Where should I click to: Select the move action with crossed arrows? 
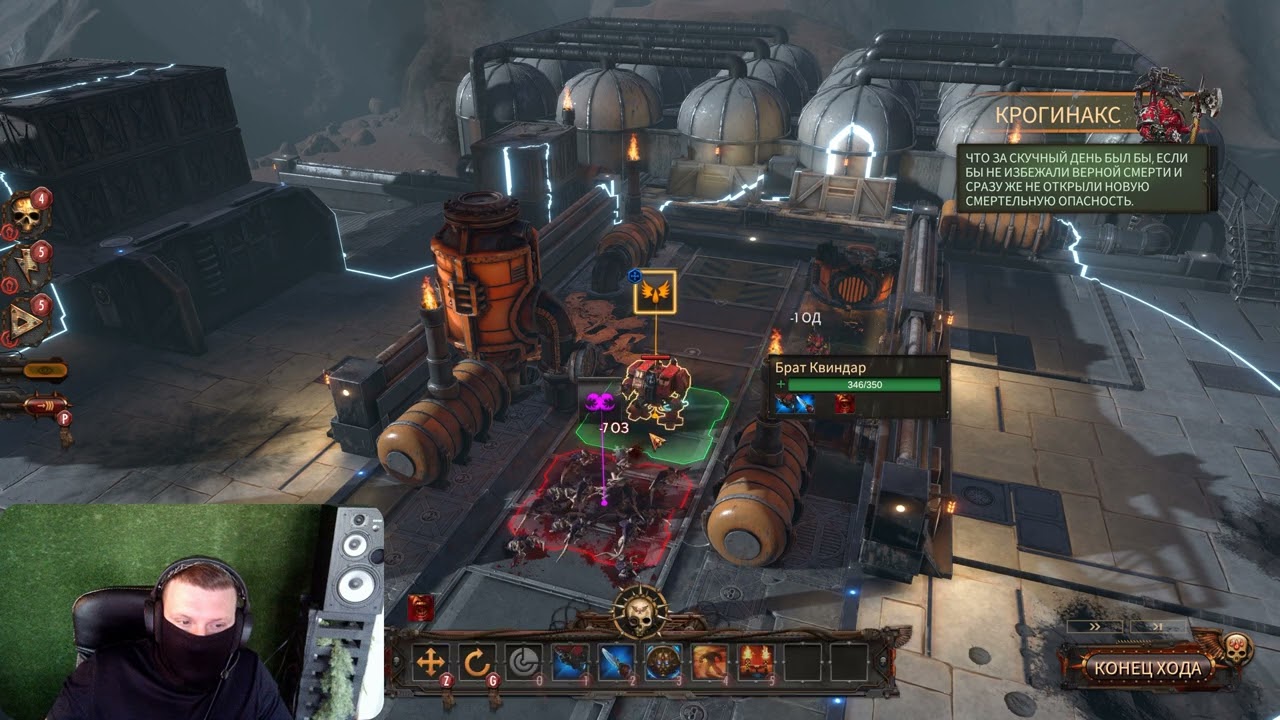(x=430, y=662)
